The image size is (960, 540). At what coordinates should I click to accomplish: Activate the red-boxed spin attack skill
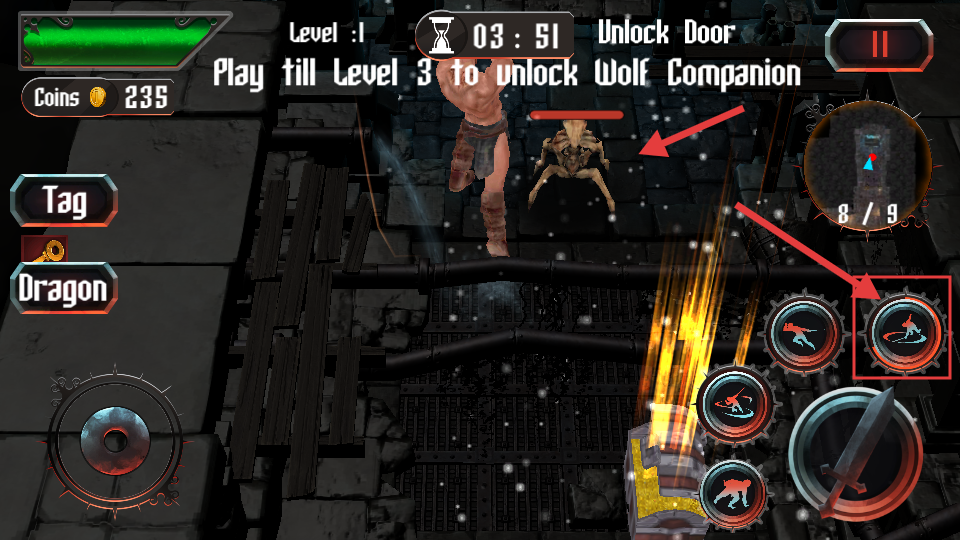point(902,333)
